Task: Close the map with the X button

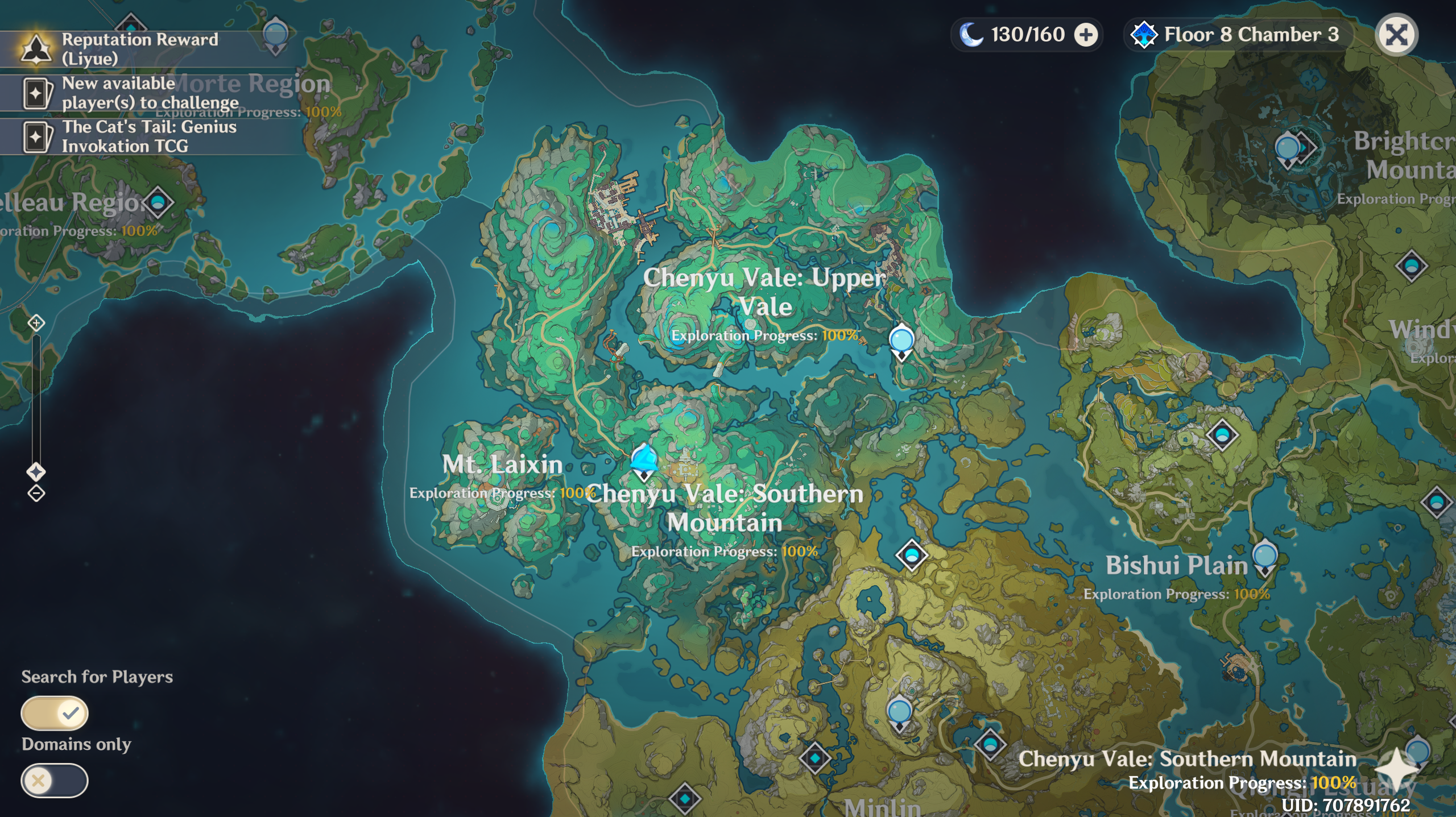Action: (1397, 35)
